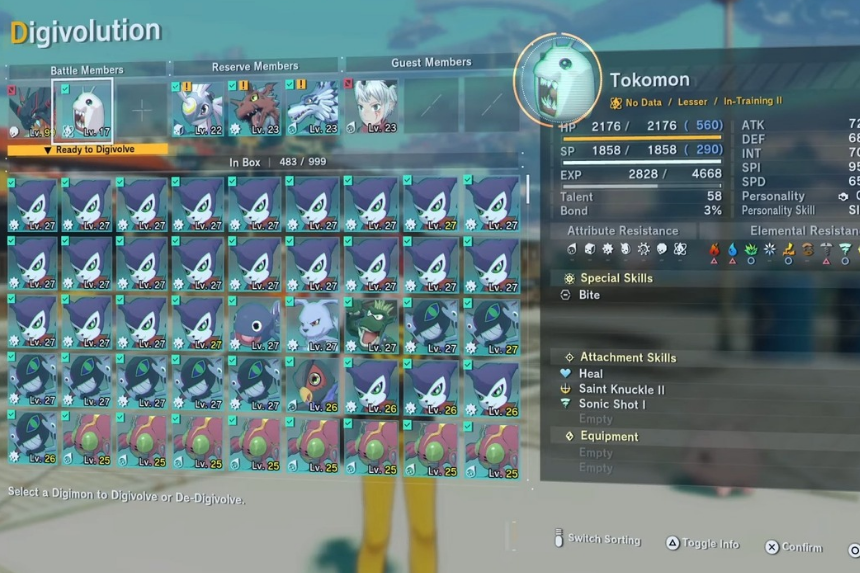This screenshot has height=573, width=860.
Task: Select the Bite special skill
Action: click(x=590, y=295)
